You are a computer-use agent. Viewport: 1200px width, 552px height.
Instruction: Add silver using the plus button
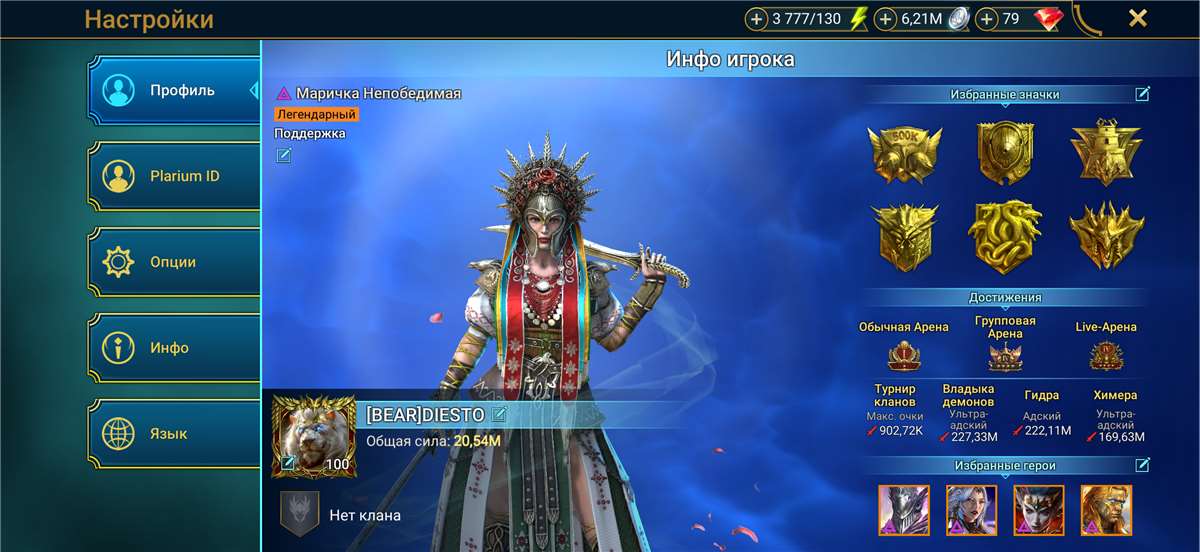tap(886, 19)
